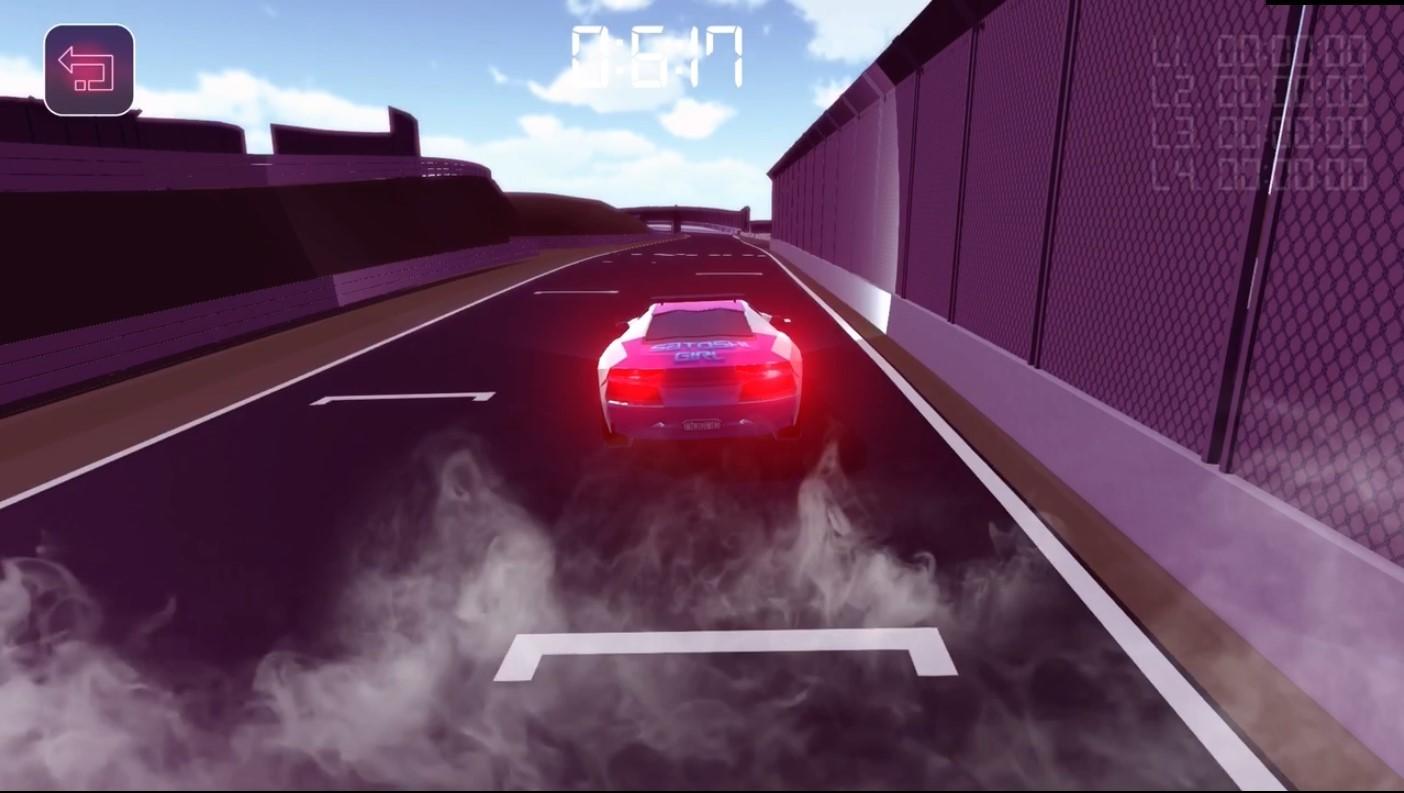Click the car's license plate
Screen dimensions: 1404x793
700,424
